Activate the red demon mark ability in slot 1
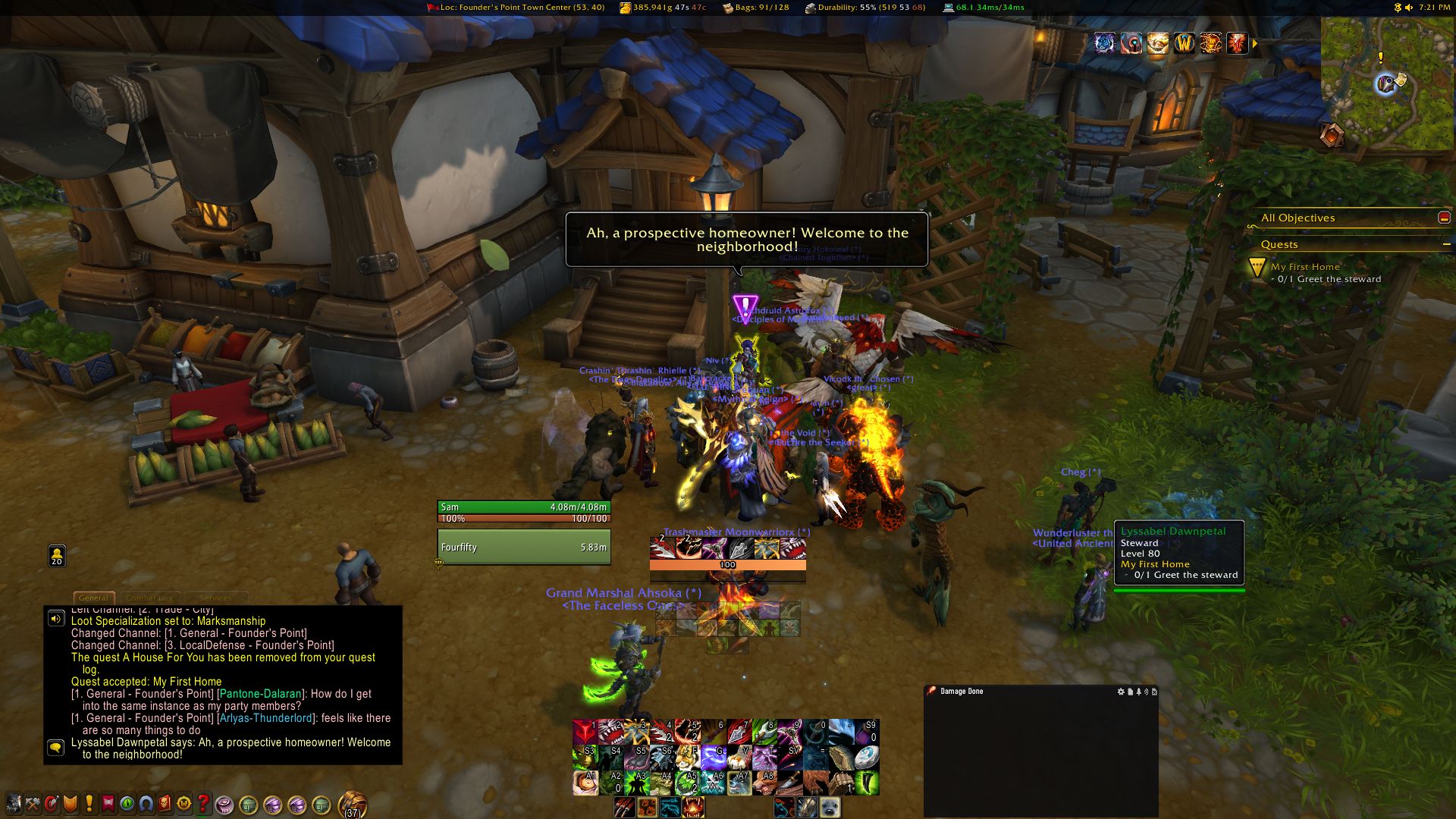Viewport: 1456px width, 819px height. click(x=585, y=731)
